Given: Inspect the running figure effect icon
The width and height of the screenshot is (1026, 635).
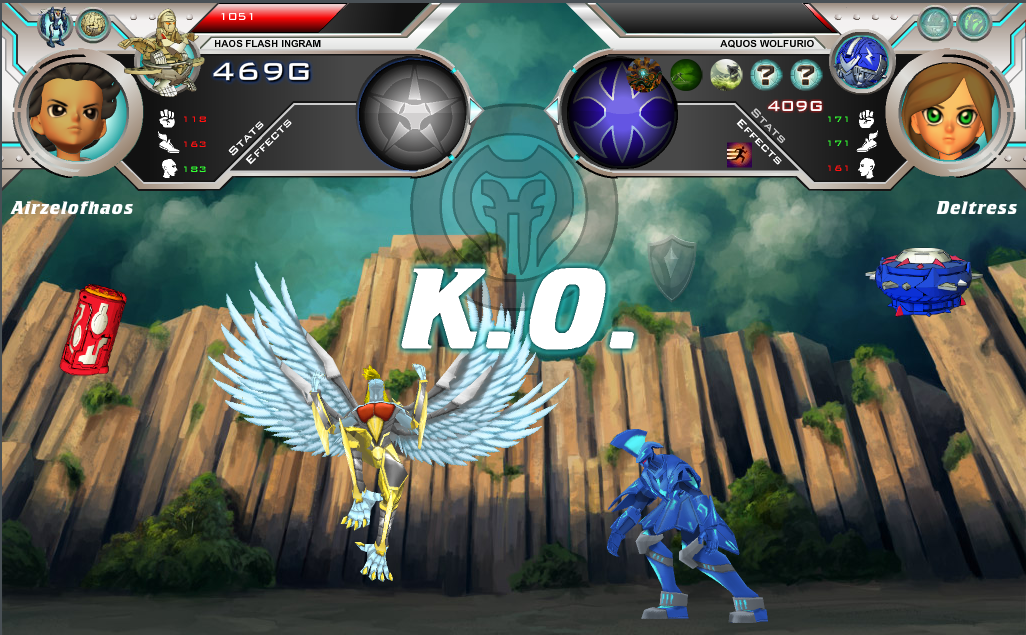Looking at the screenshot, I should click(739, 154).
